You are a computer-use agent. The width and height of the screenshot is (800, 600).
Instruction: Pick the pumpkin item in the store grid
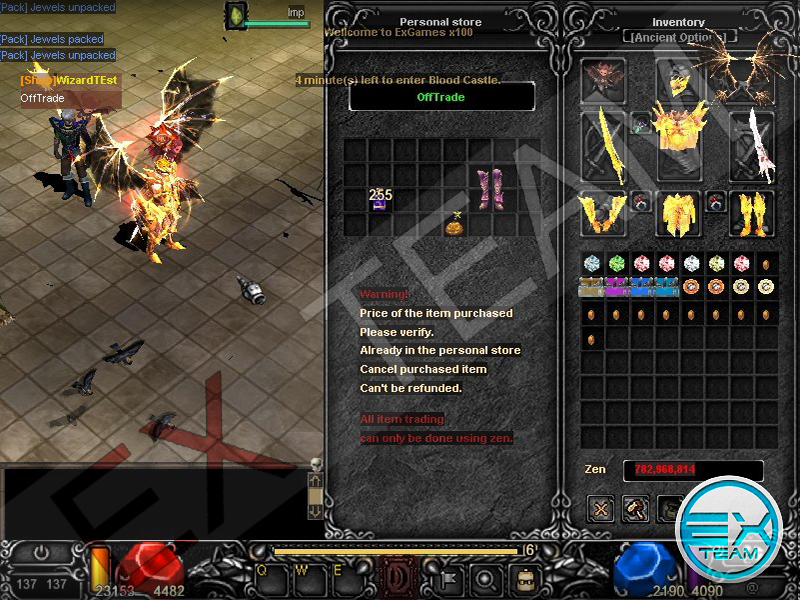click(455, 224)
